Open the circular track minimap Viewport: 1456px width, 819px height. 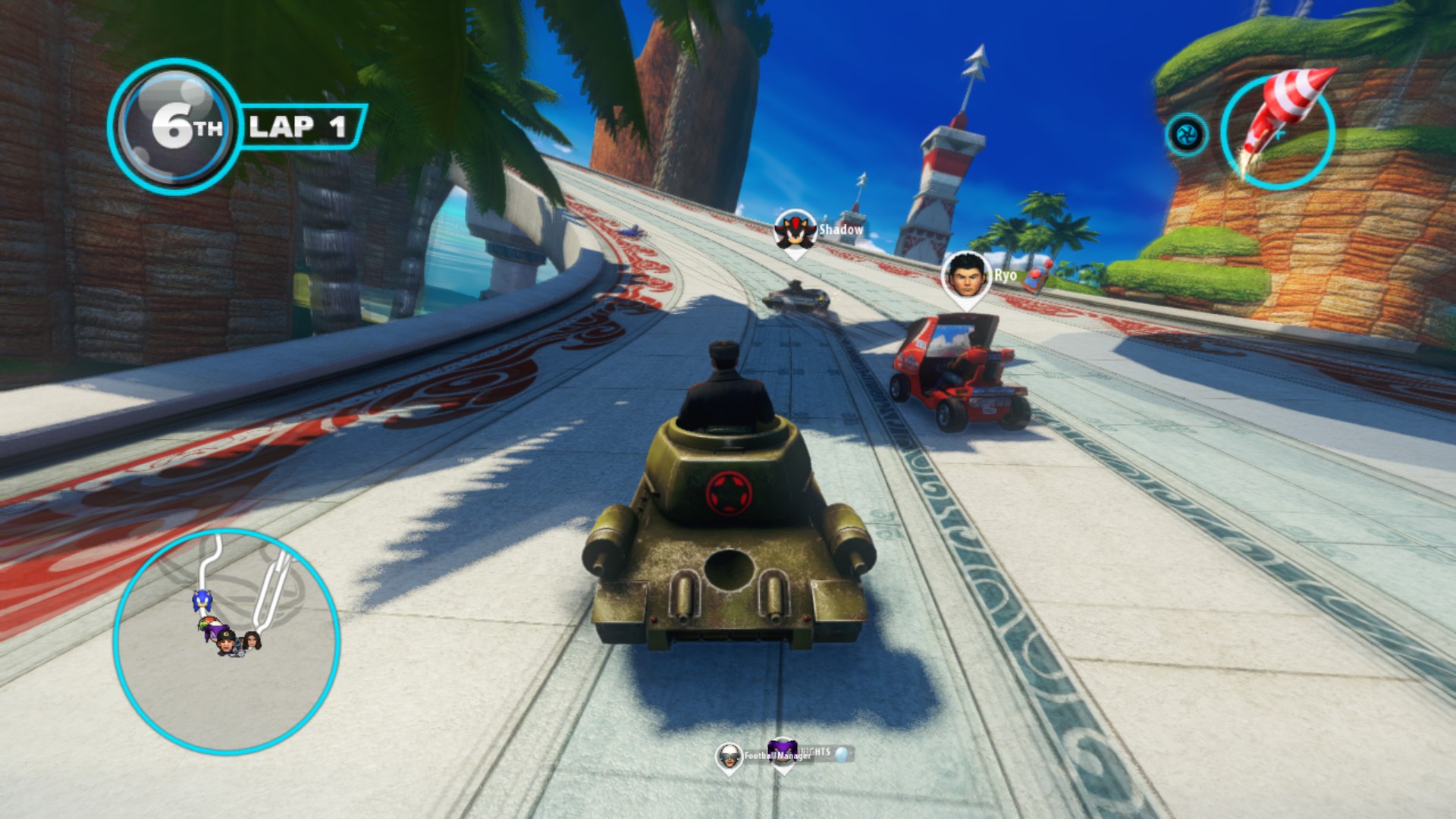click(226, 642)
